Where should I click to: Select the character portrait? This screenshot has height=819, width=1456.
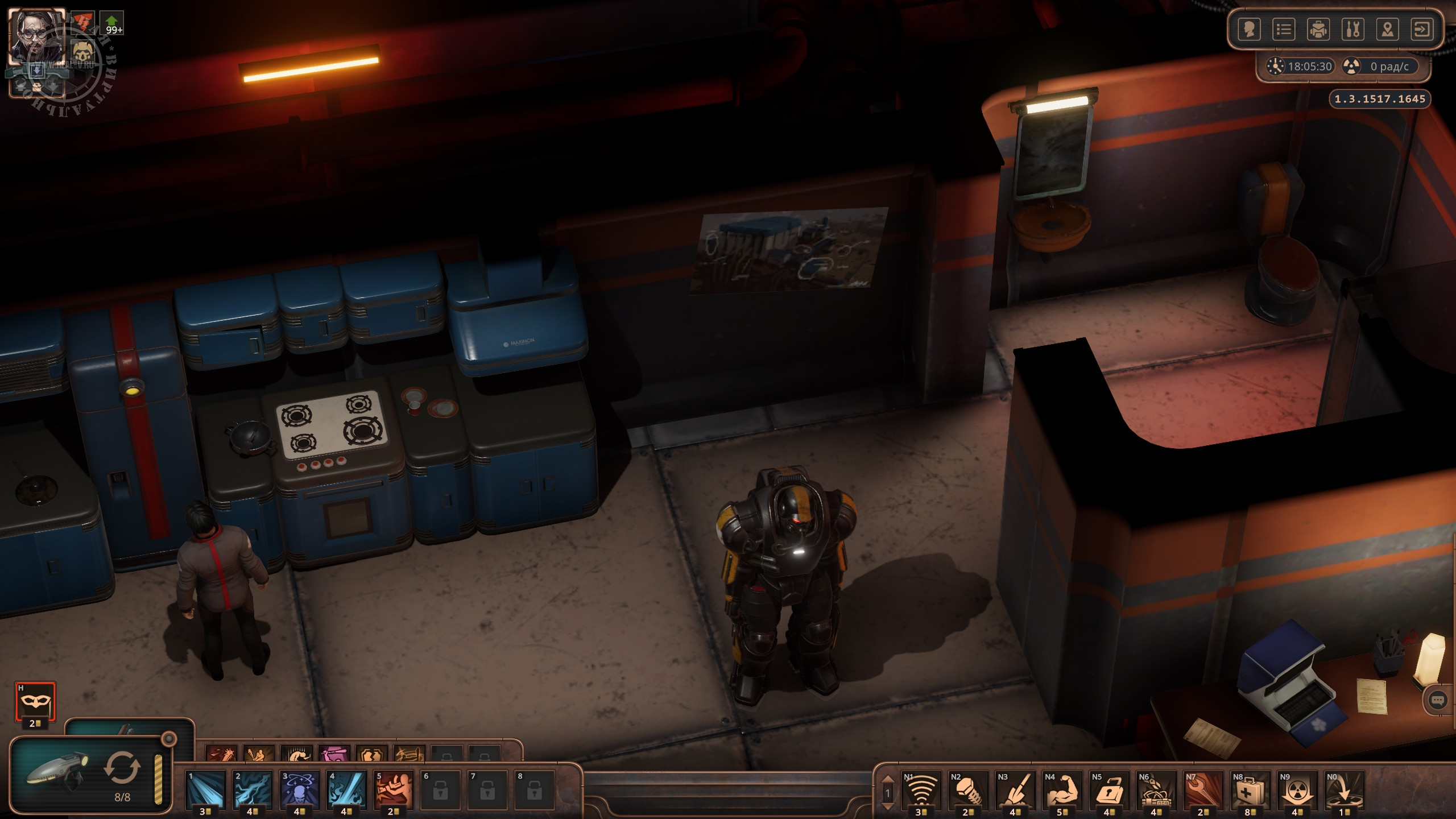click(36, 35)
